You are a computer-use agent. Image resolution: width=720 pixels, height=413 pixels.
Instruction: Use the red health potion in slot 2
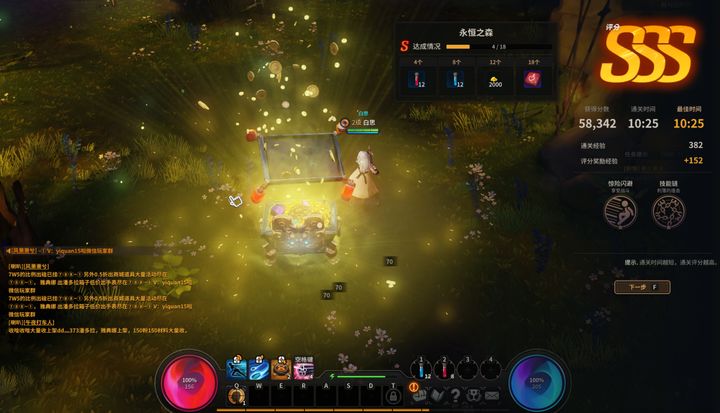coord(443,372)
